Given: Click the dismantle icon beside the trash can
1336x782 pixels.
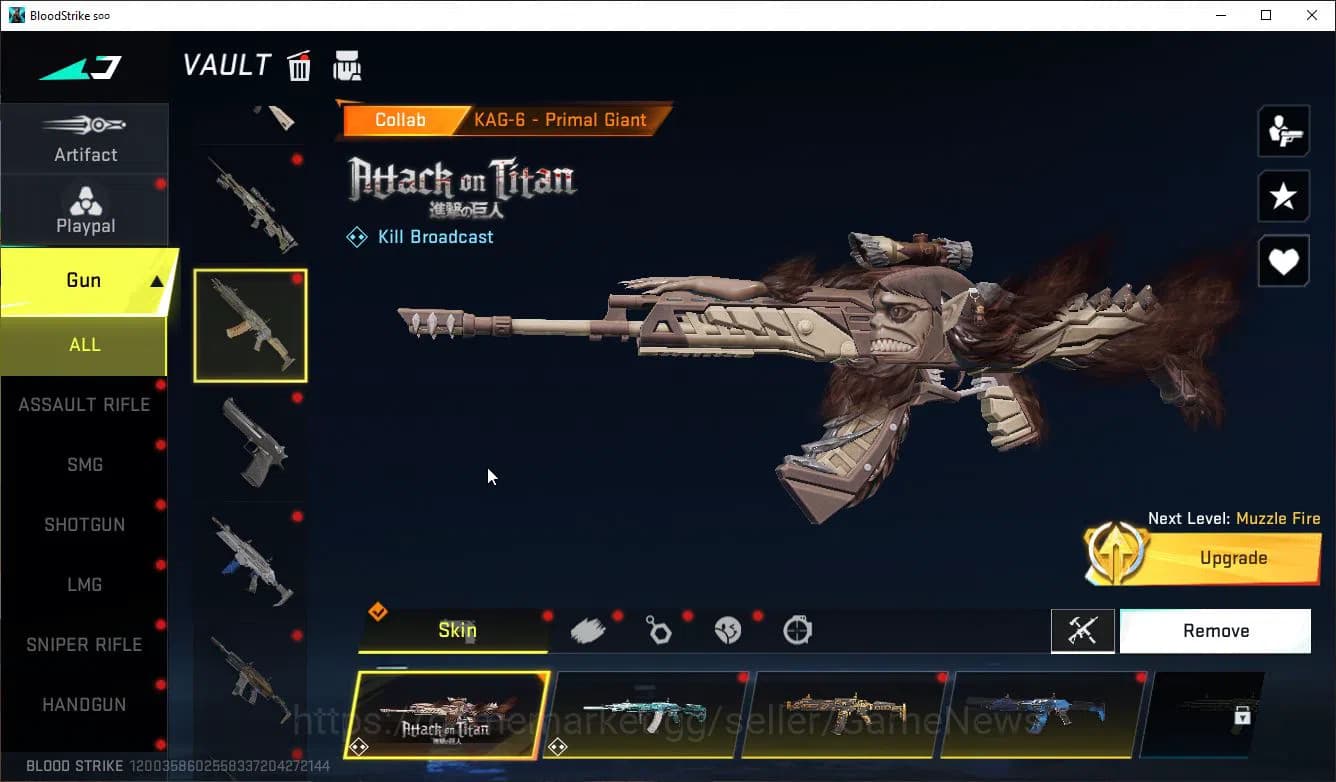Looking at the screenshot, I should [x=347, y=65].
